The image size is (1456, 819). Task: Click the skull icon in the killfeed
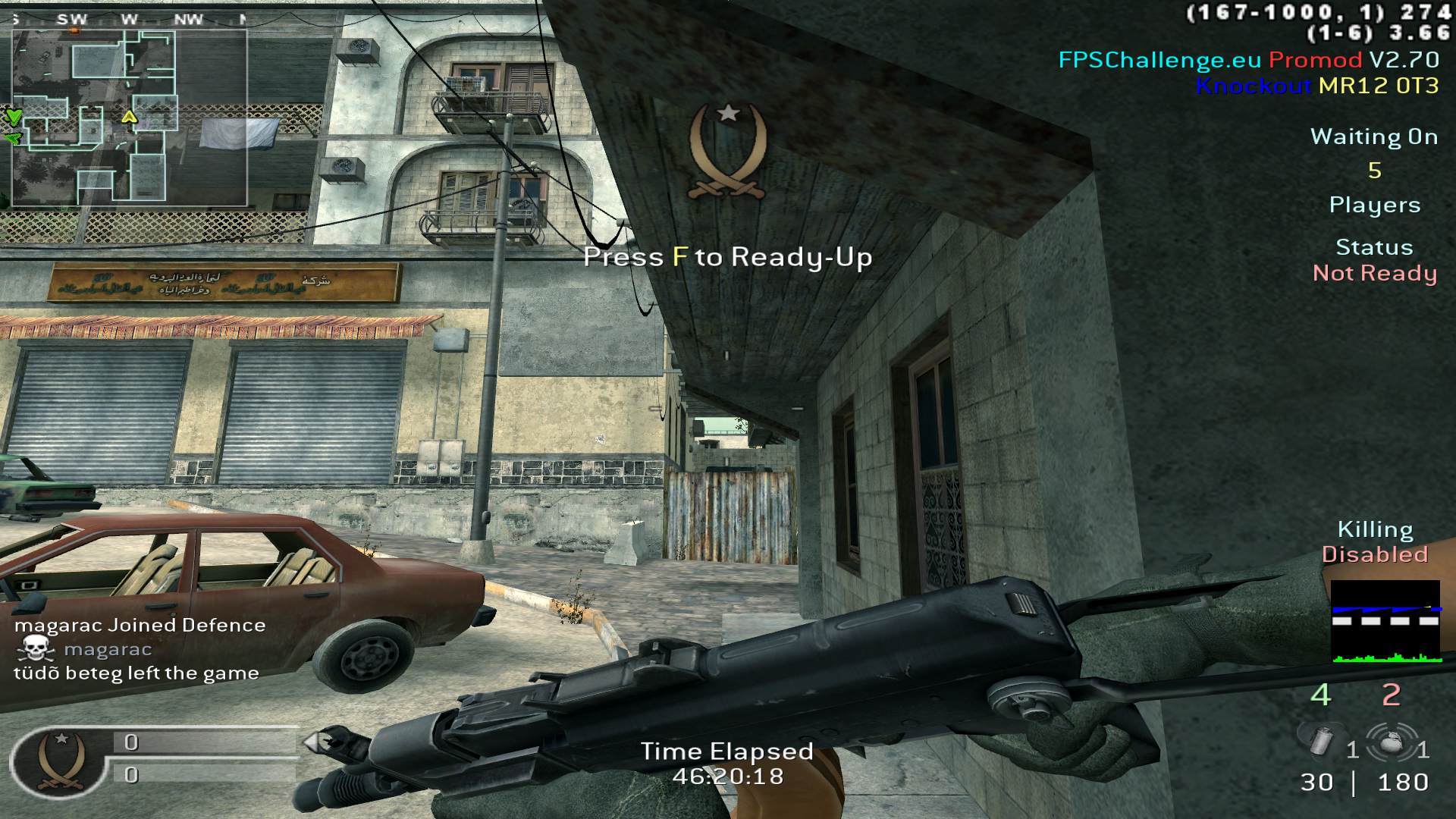click(36, 649)
